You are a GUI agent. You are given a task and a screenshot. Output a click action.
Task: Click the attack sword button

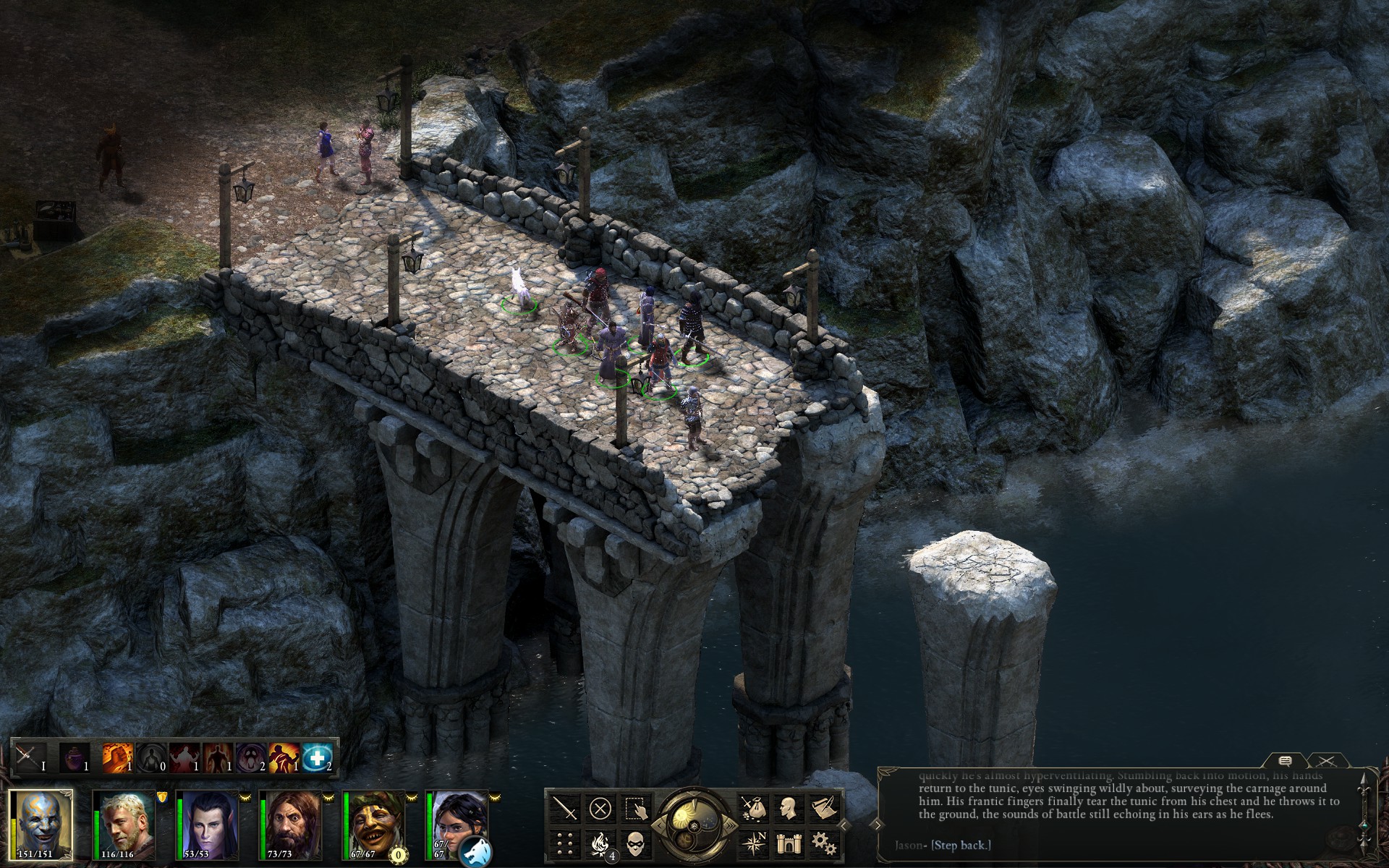click(566, 808)
